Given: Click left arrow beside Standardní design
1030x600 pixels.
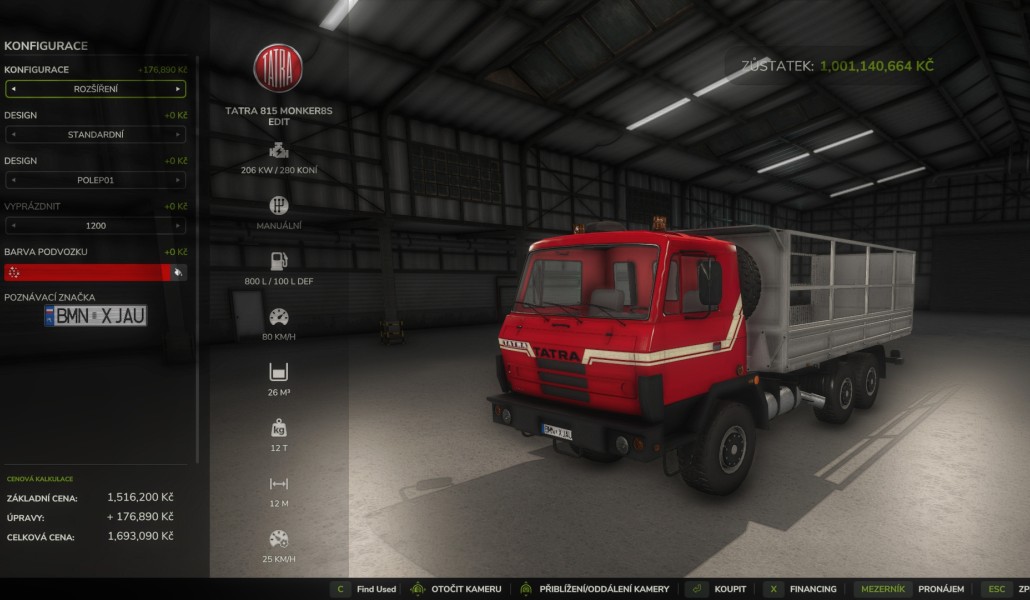Looking at the screenshot, I should (x=13, y=134).
